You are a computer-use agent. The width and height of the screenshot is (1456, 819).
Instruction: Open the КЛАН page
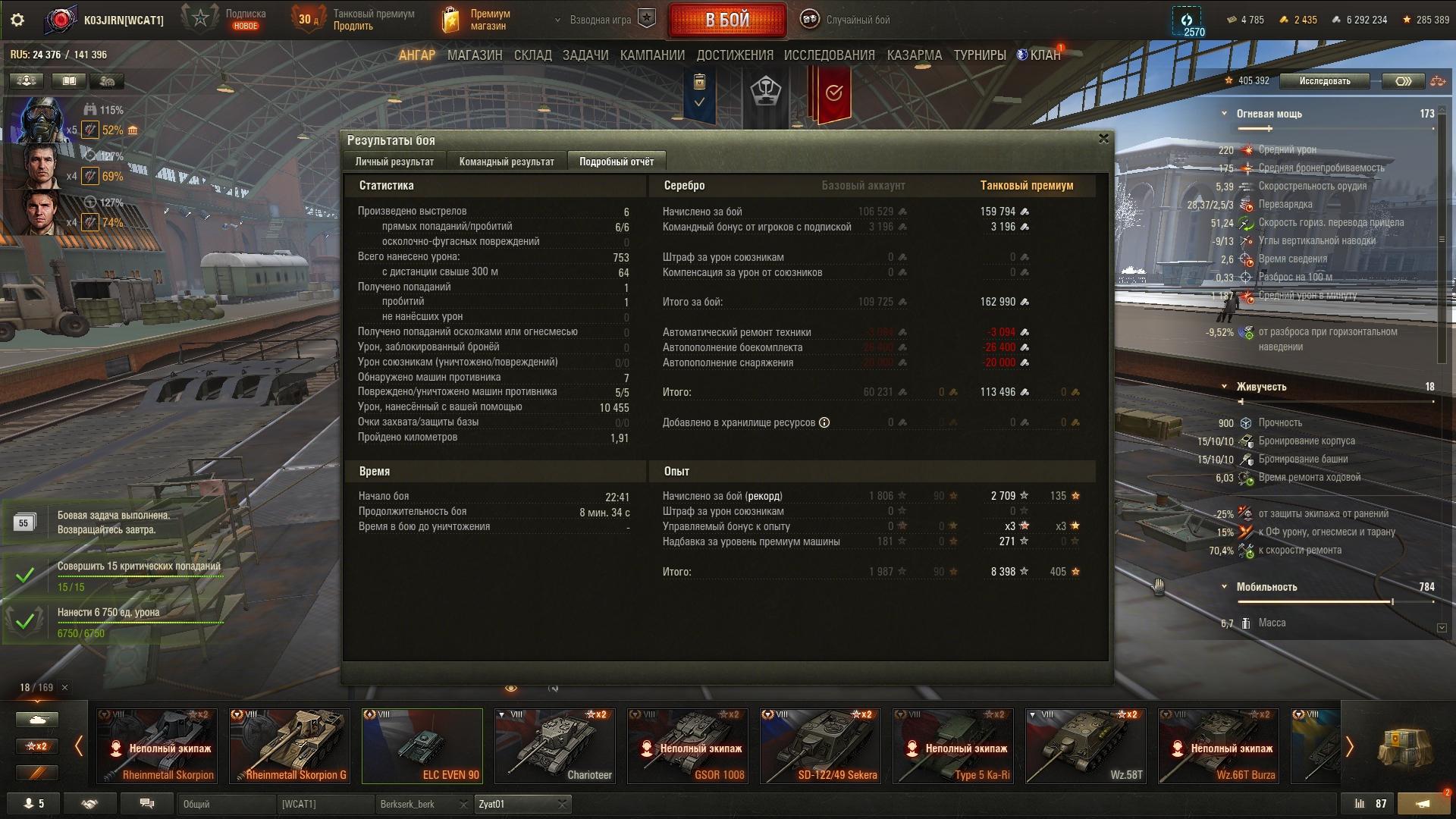coord(1044,55)
